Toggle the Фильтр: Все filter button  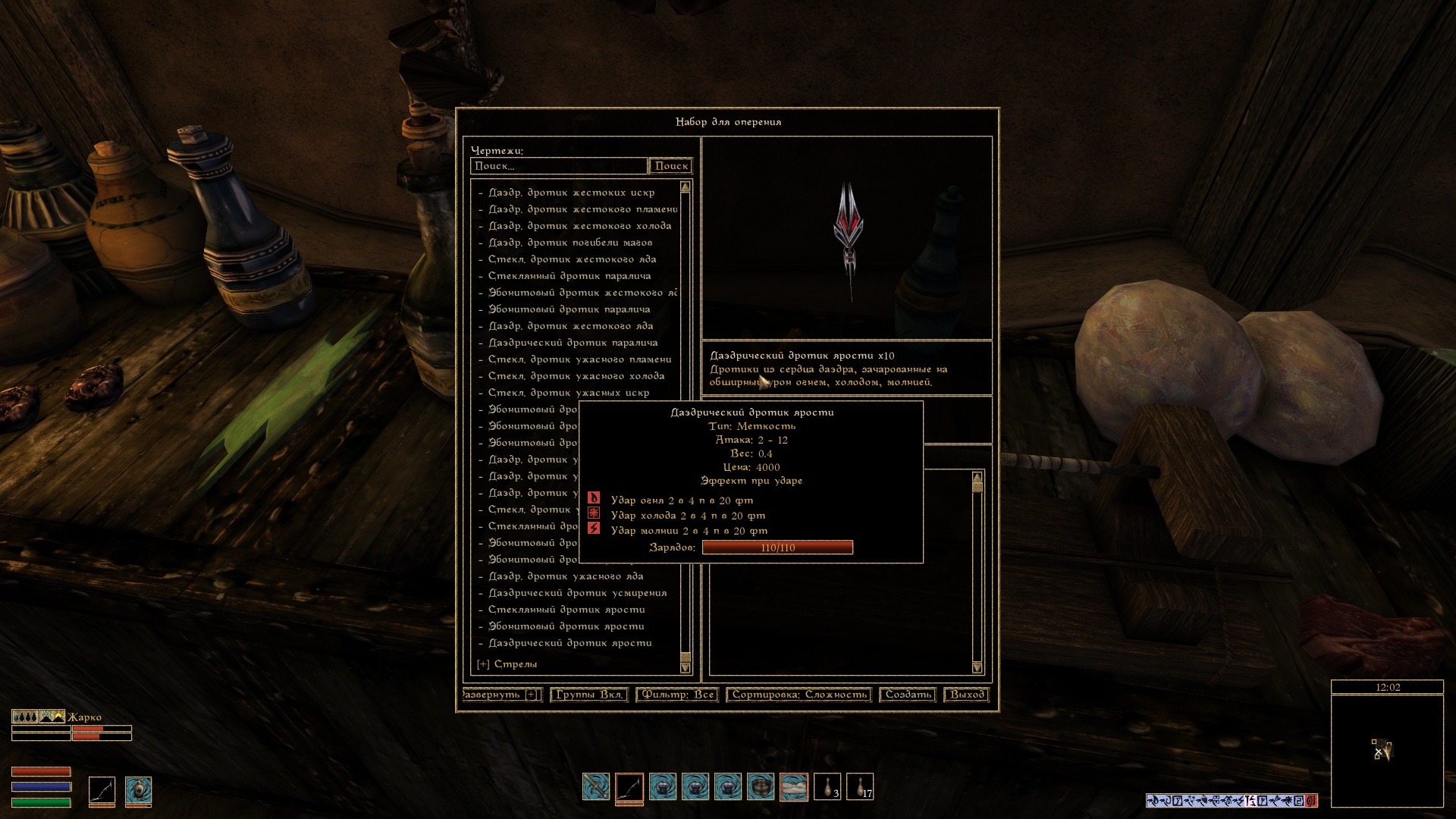coord(677,695)
